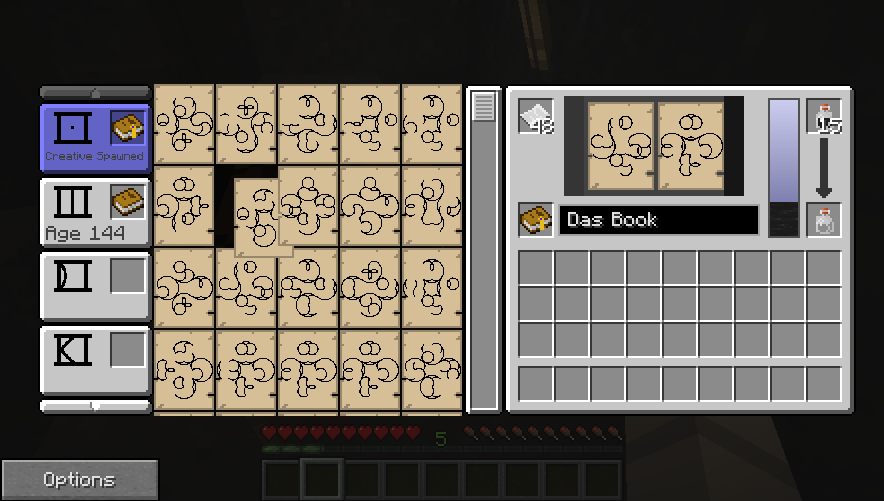This screenshot has width=884, height=501.
Task: Edit the Das Book name field
Action: click(658, 220)
